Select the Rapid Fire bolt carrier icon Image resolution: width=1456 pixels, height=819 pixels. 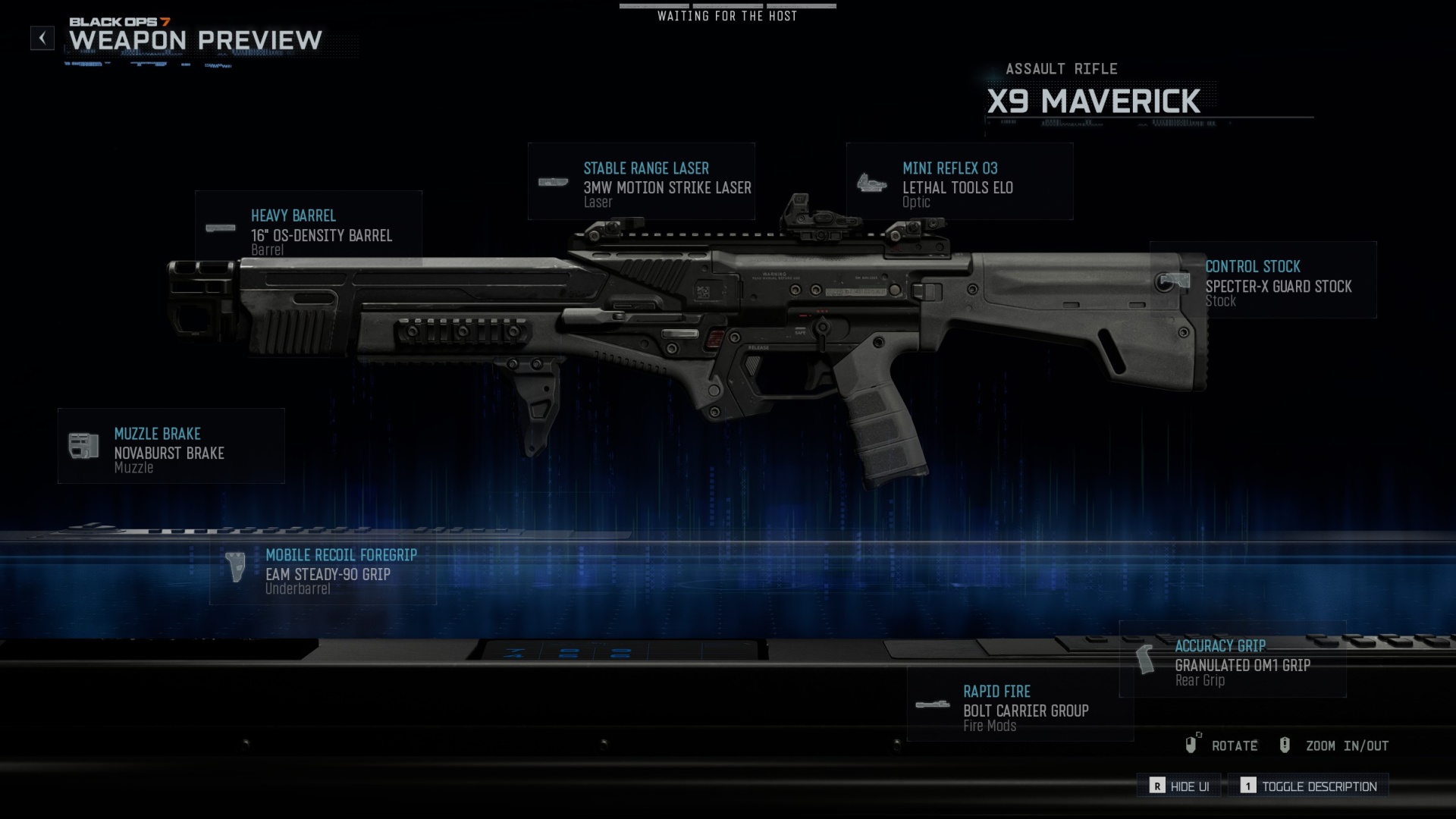(932, 704)
